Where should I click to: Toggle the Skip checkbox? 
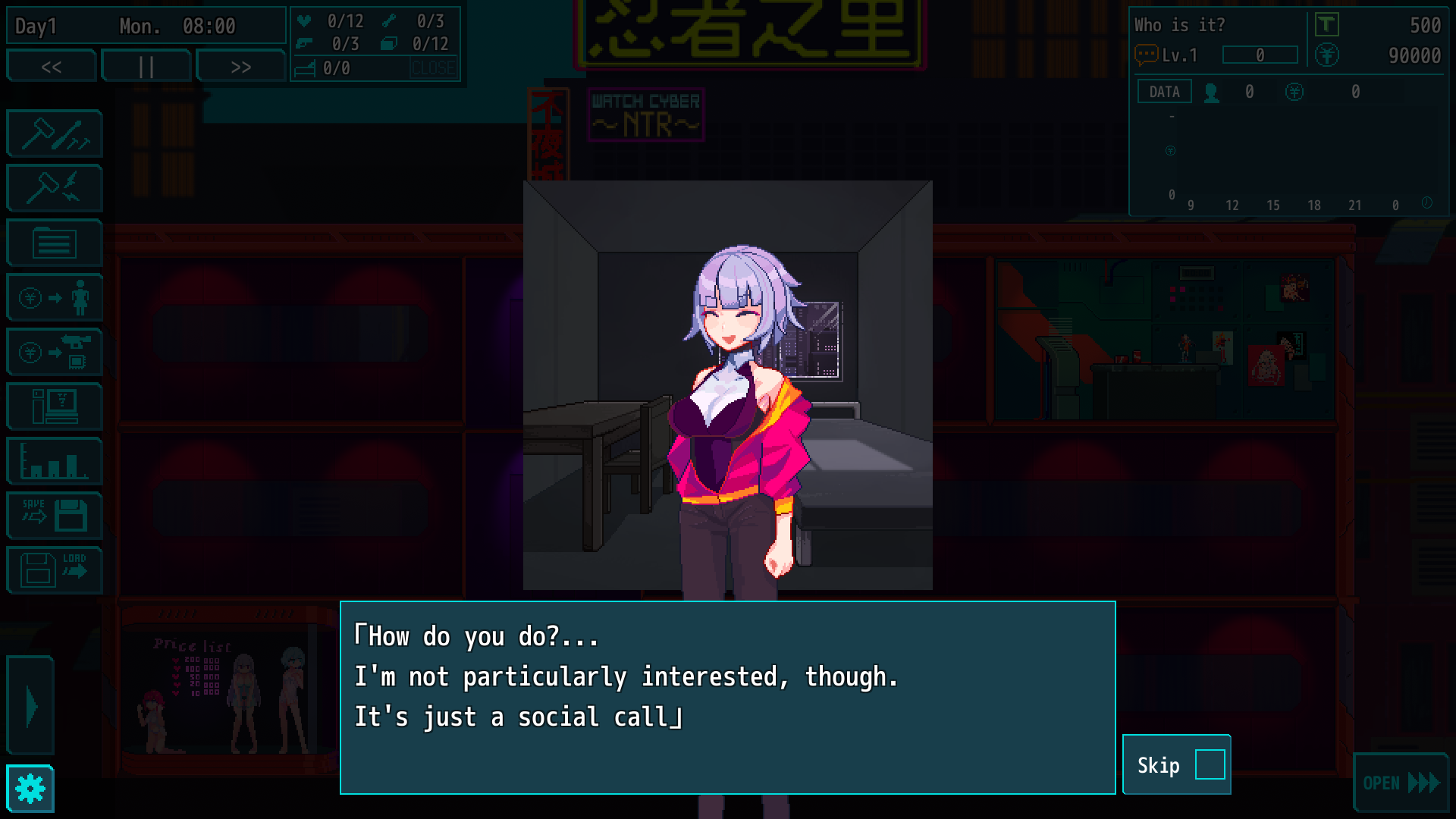point(1210,764)
